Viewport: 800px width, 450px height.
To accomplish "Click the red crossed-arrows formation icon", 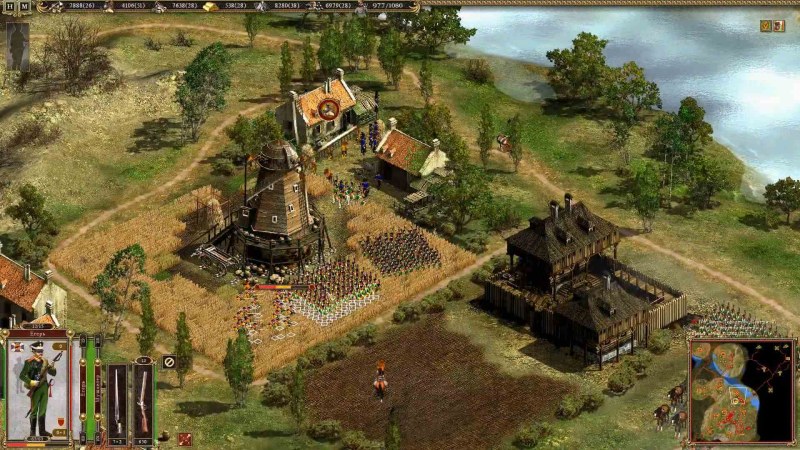I will tap(185, 438).
